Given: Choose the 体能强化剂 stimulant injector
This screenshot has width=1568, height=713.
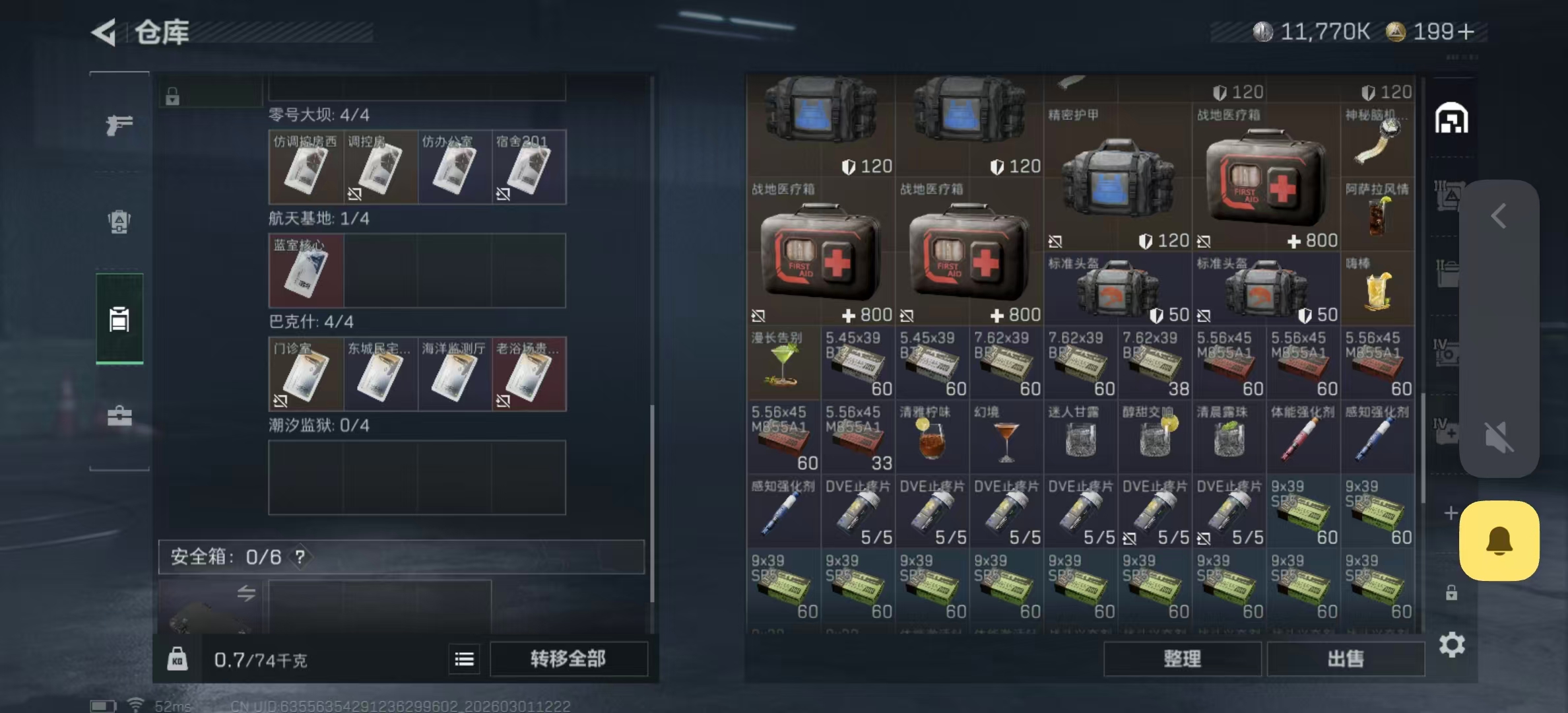Looking at the screenshot, I should [x=1303, y=437].
